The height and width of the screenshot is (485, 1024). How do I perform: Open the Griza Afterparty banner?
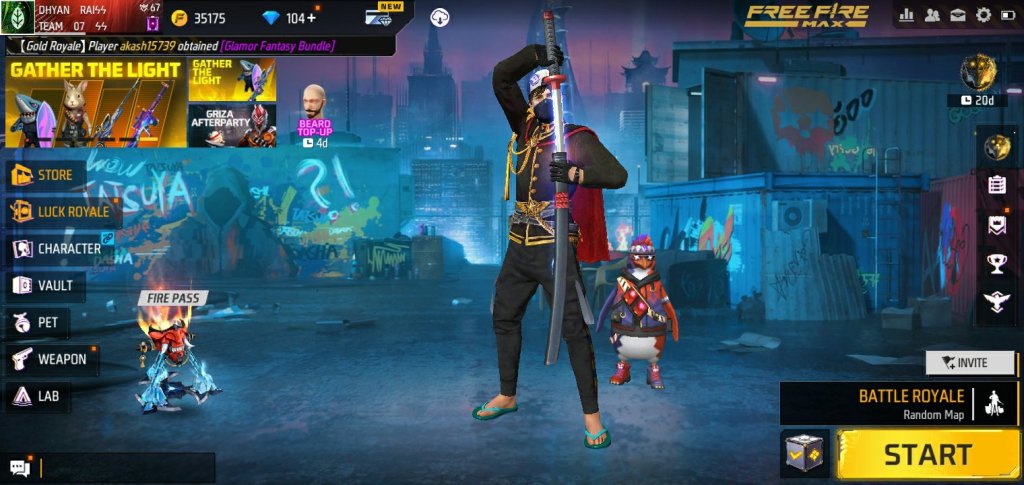point(232,125)
